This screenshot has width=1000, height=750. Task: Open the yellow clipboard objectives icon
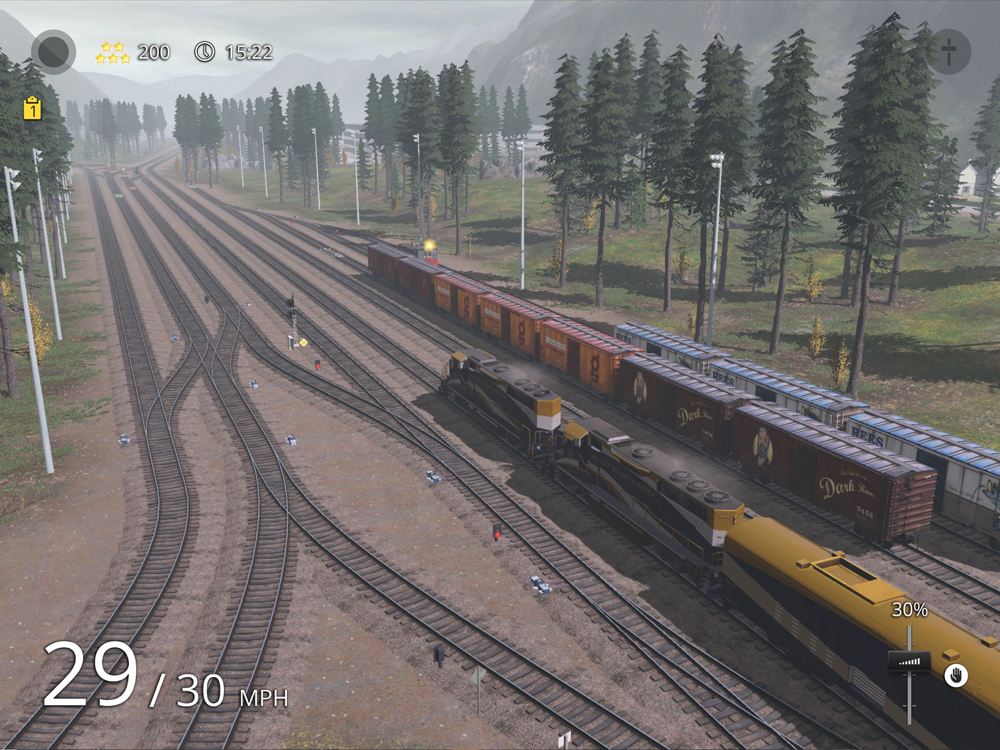32,108
